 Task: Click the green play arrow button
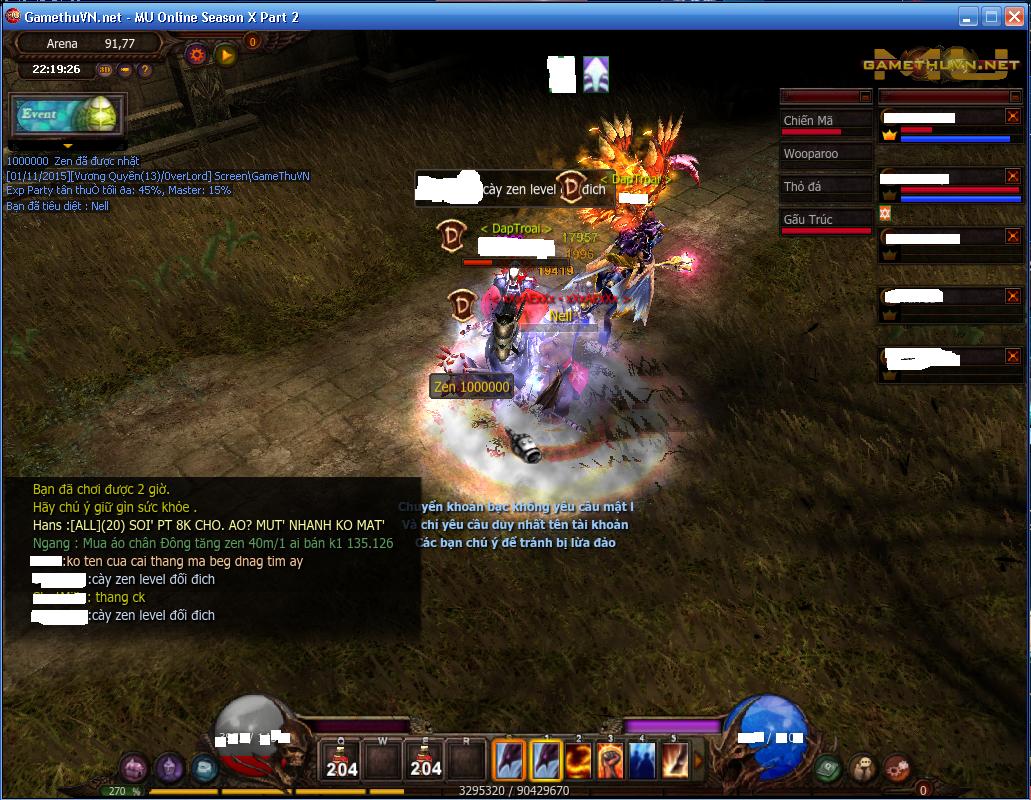click(x=226, y=55)
